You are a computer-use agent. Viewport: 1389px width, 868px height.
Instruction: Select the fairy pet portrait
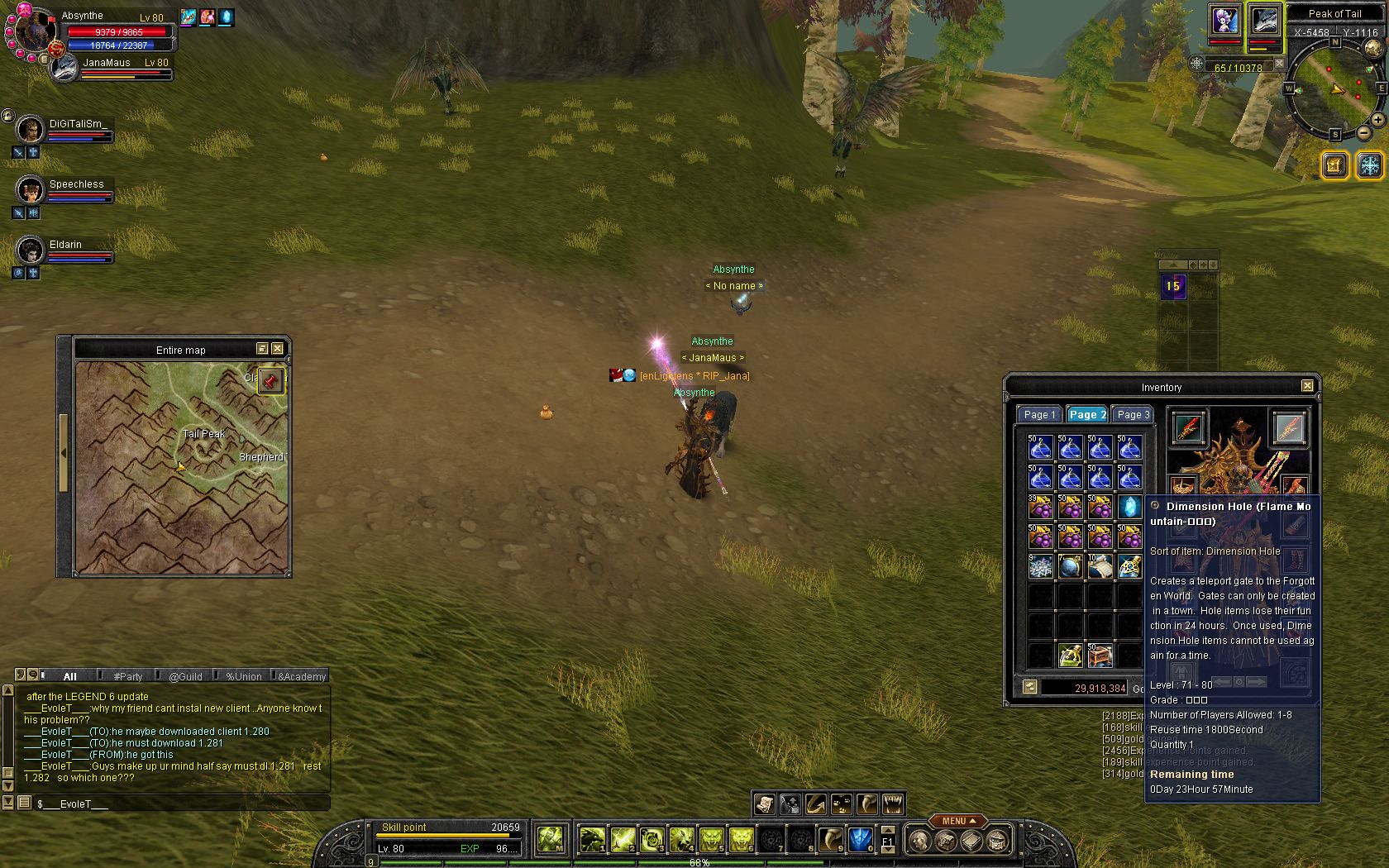pos(1224,21)
